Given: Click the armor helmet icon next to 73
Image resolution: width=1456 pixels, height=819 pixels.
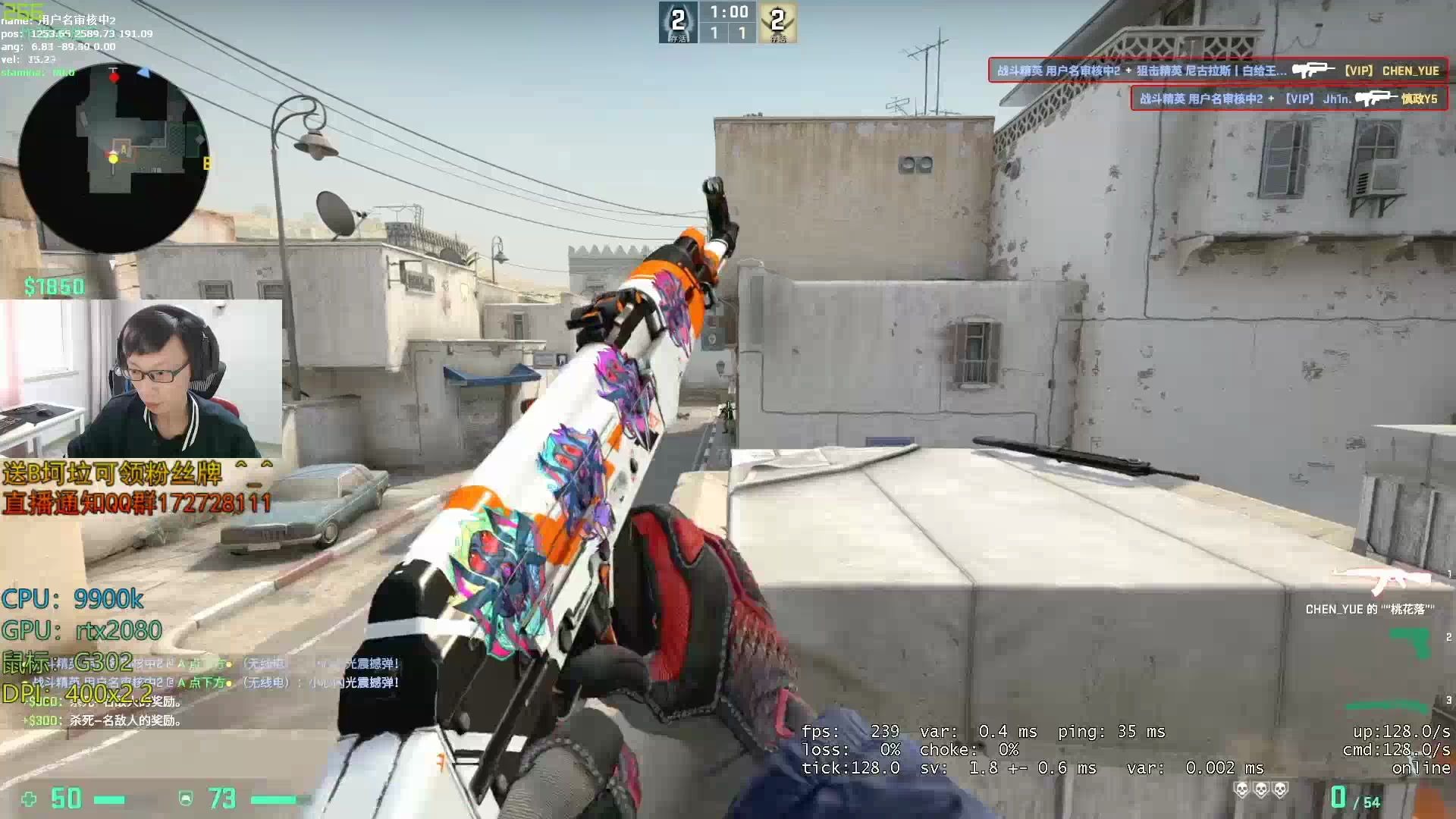Looking at the screenshot, I should (184, 799).
